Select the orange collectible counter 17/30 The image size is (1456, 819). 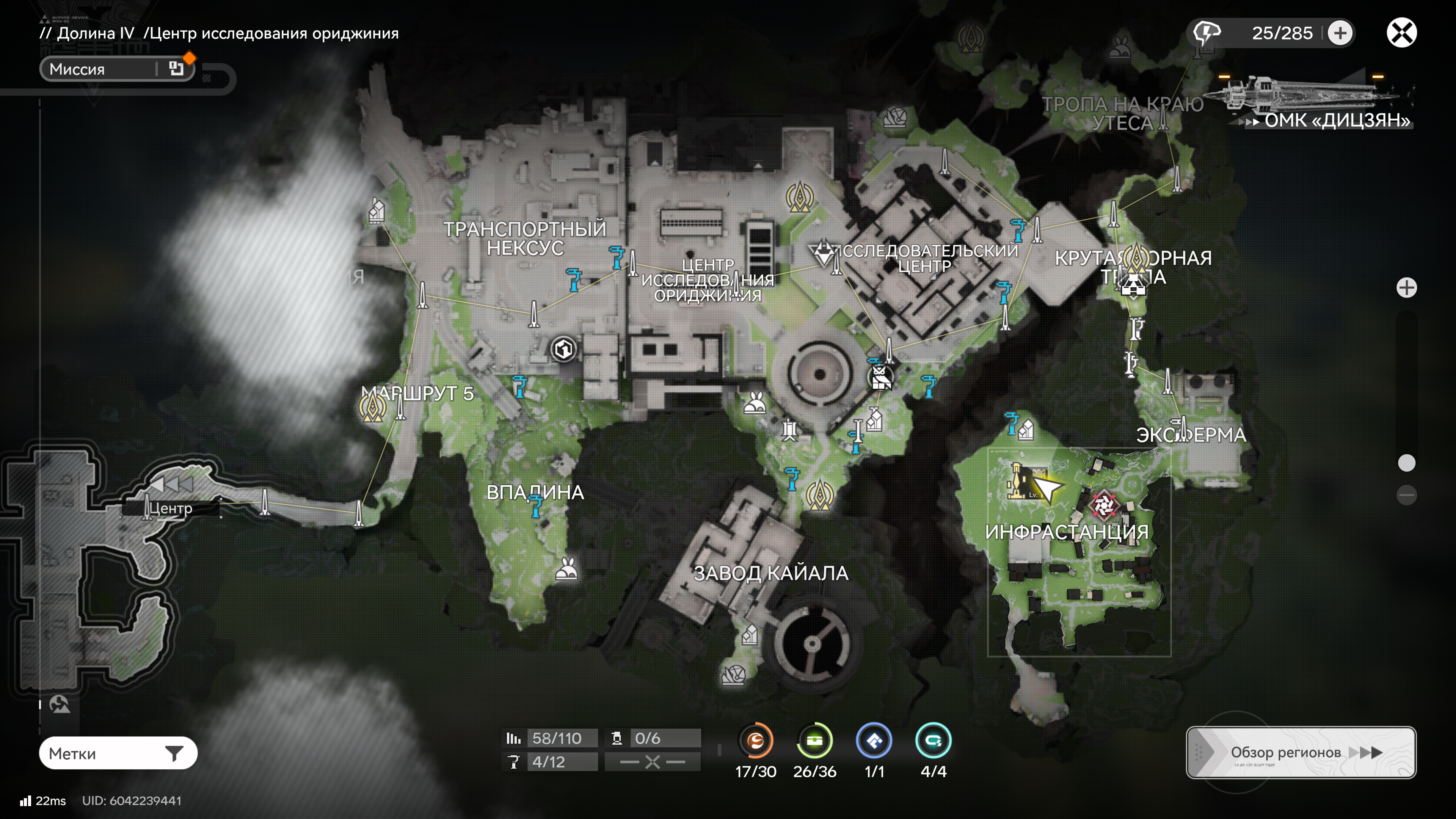coord(756,741)
